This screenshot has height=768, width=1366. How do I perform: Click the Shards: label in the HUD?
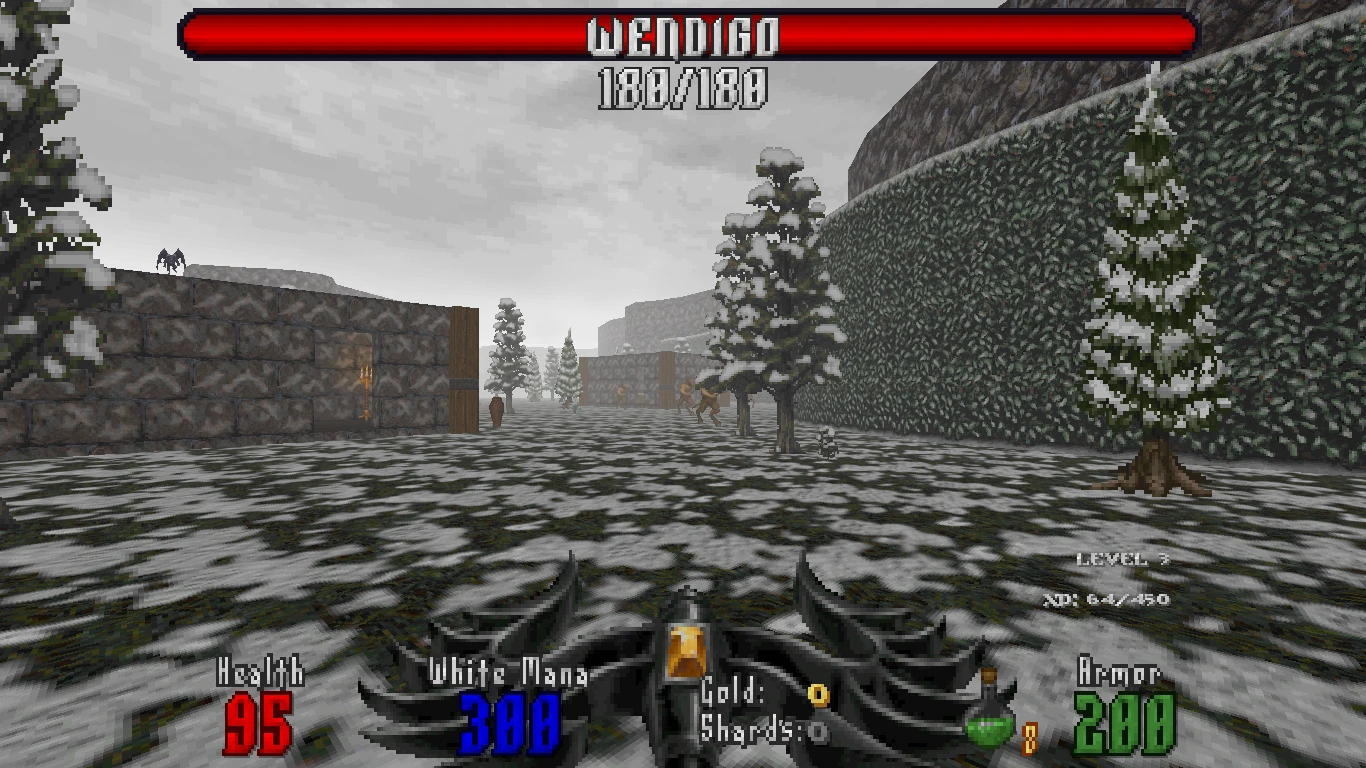[x=740, y=729]
